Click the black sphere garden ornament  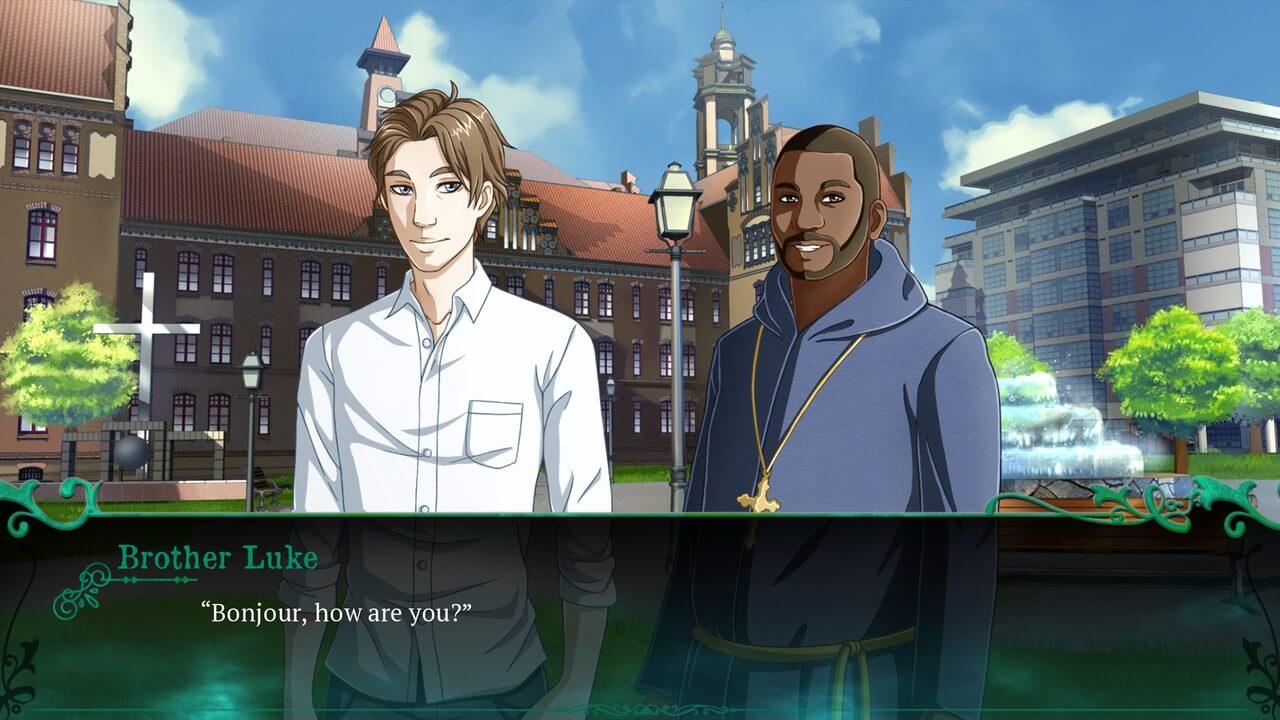[x=130, y=450]
